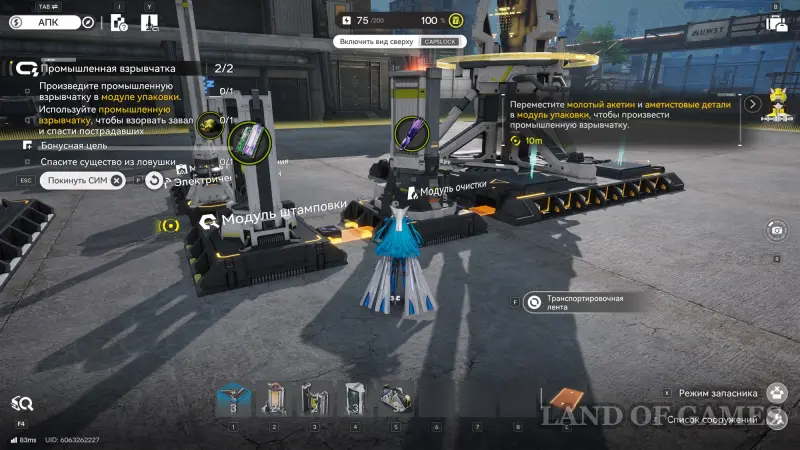The image size is (800, 450).
Task: Open the magnifier search icon
Action: [22, 404]
